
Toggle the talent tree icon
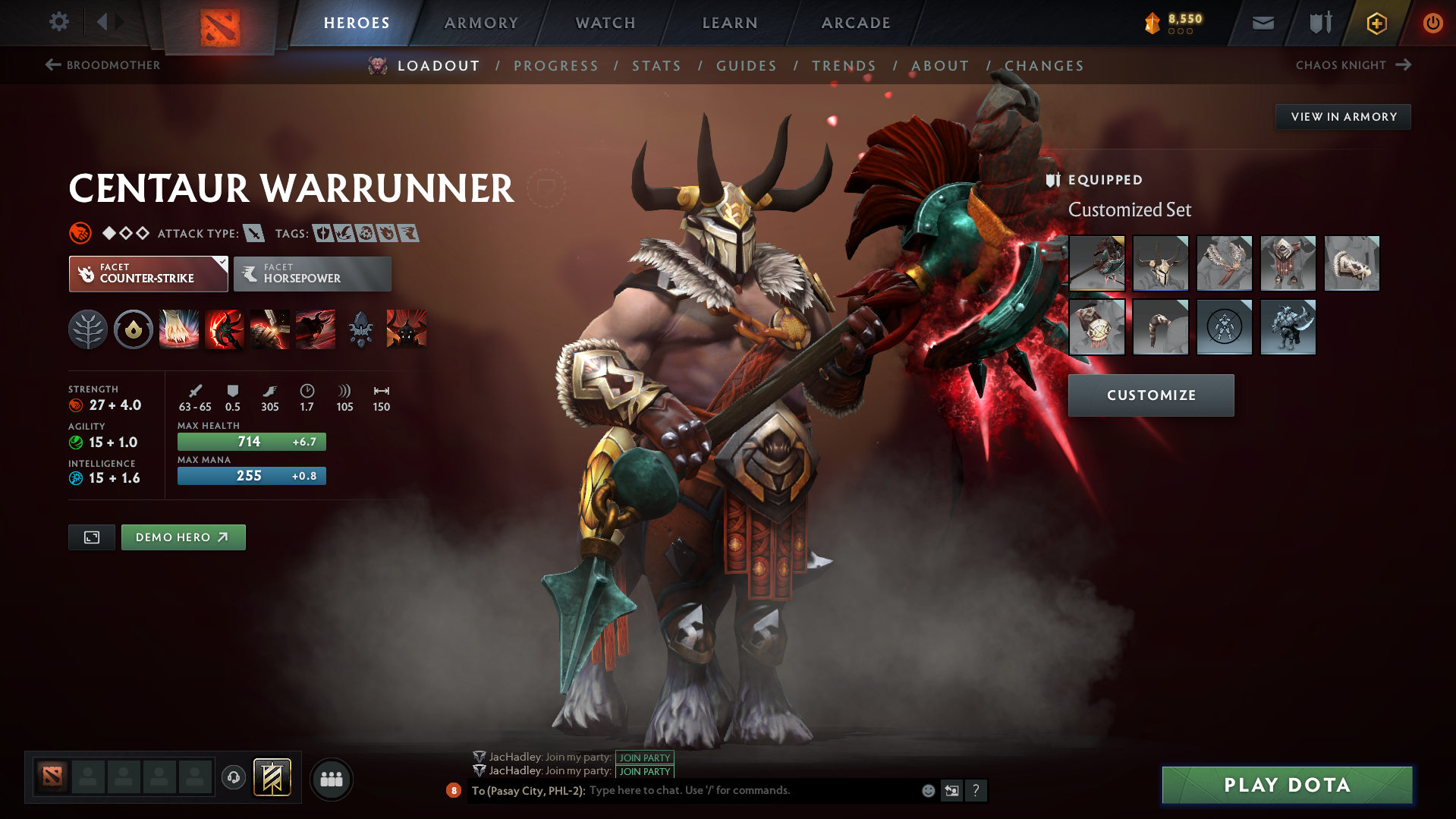[x=87, y=329]
